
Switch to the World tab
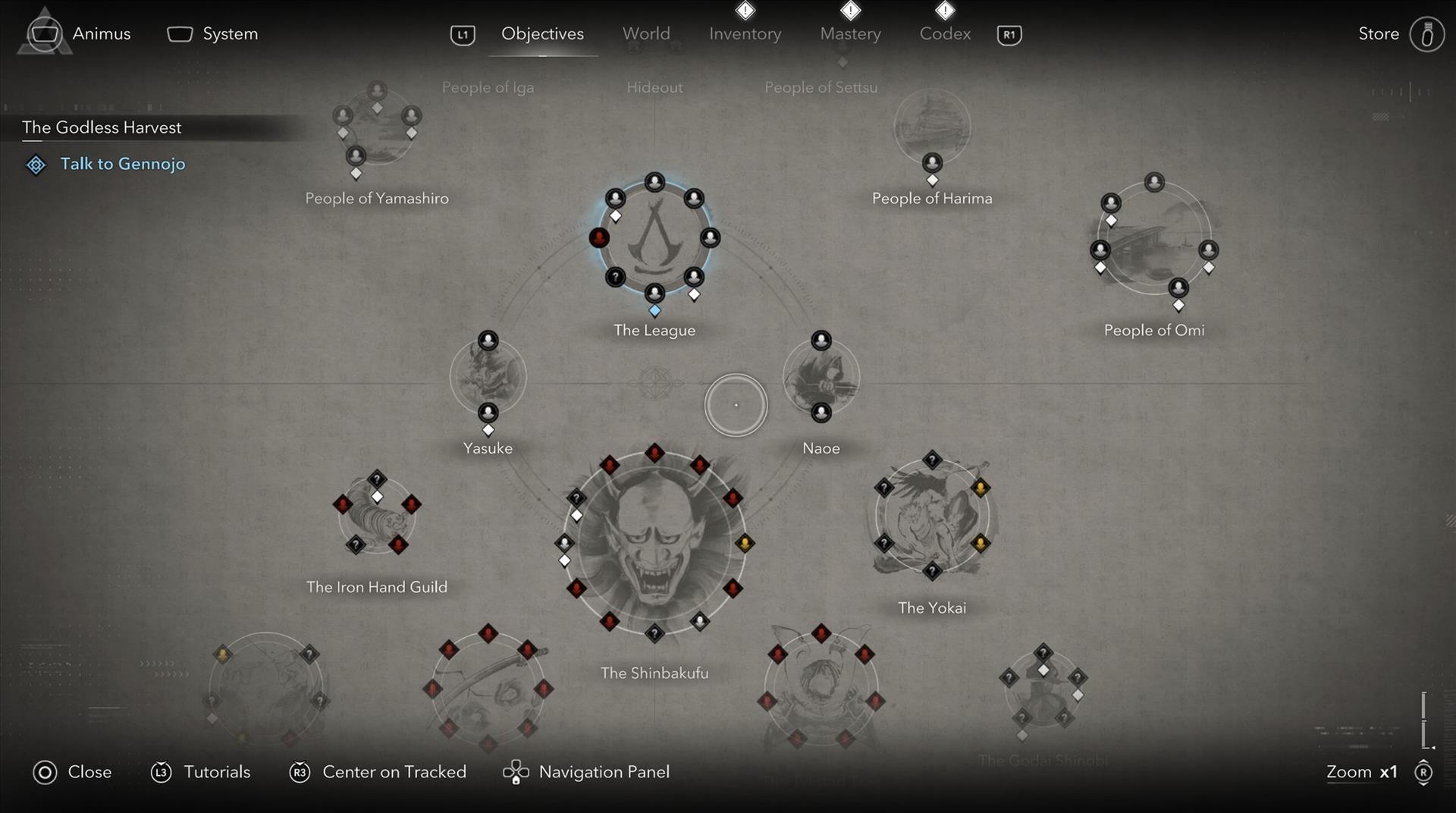[646, 34]
